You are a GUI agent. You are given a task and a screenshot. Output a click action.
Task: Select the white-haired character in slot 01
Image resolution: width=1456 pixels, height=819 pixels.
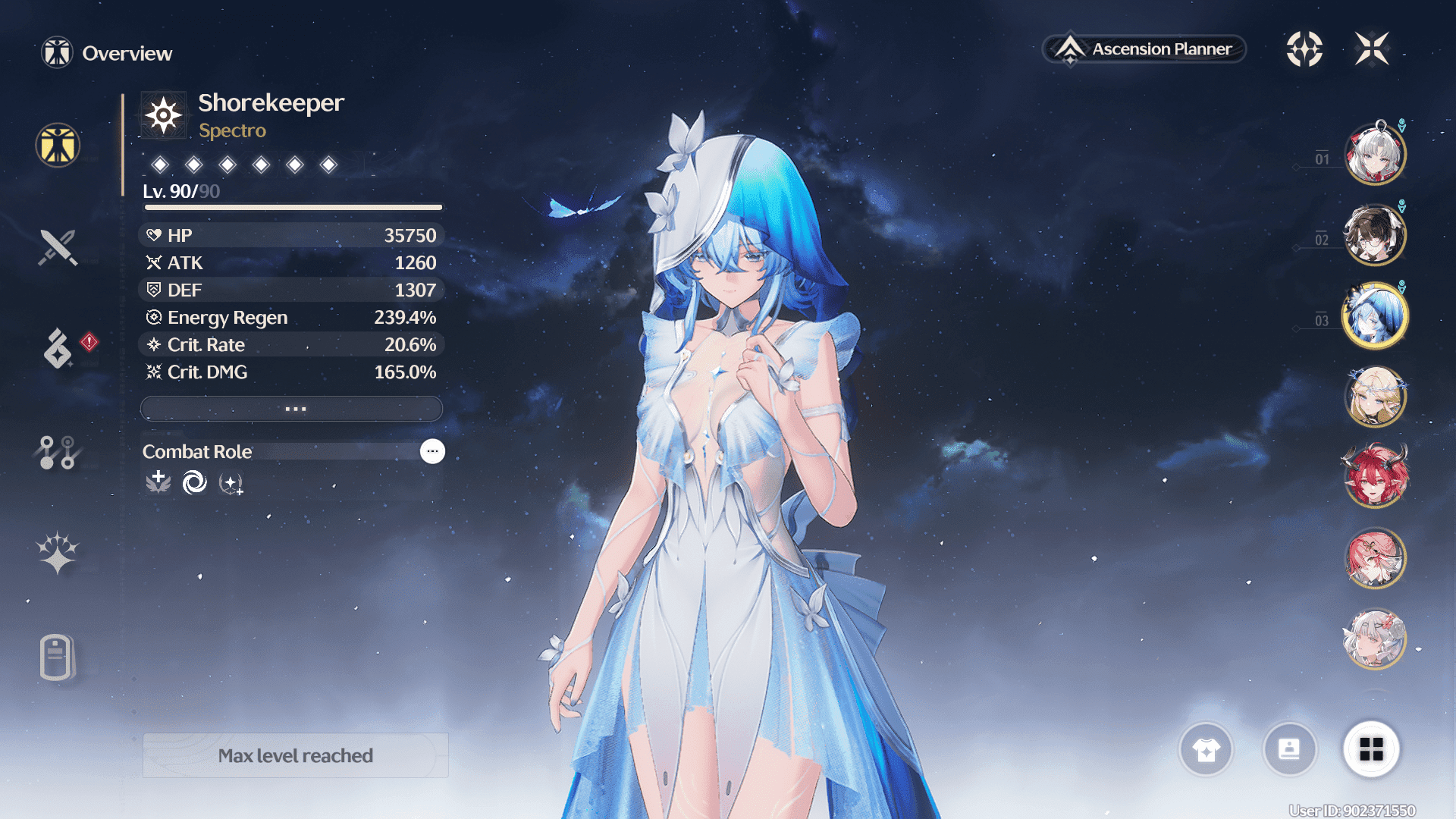point(1375,155)
